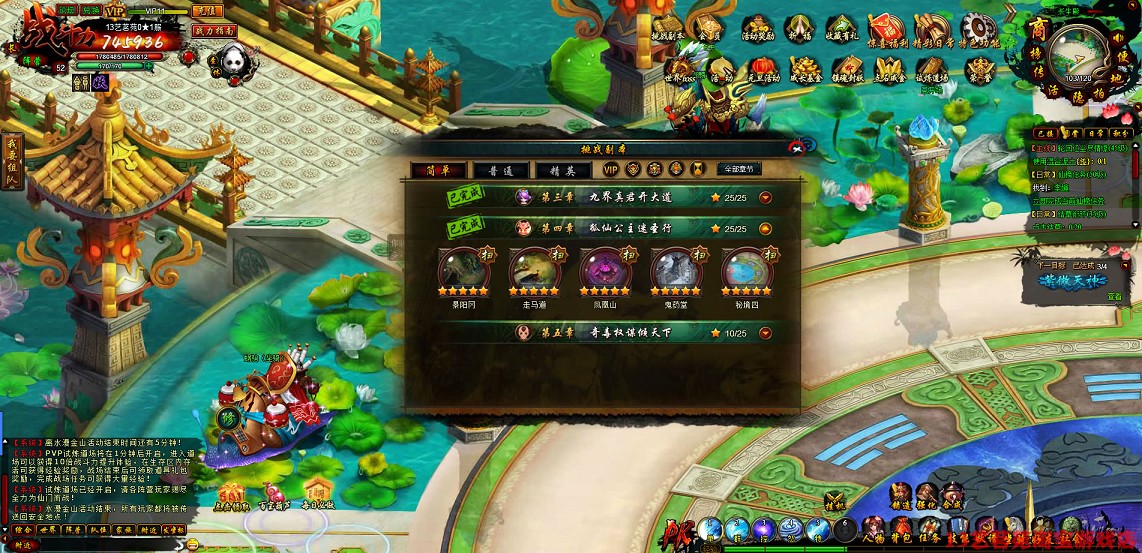Switch to the 精英 difficulty tab

point(563,170)
